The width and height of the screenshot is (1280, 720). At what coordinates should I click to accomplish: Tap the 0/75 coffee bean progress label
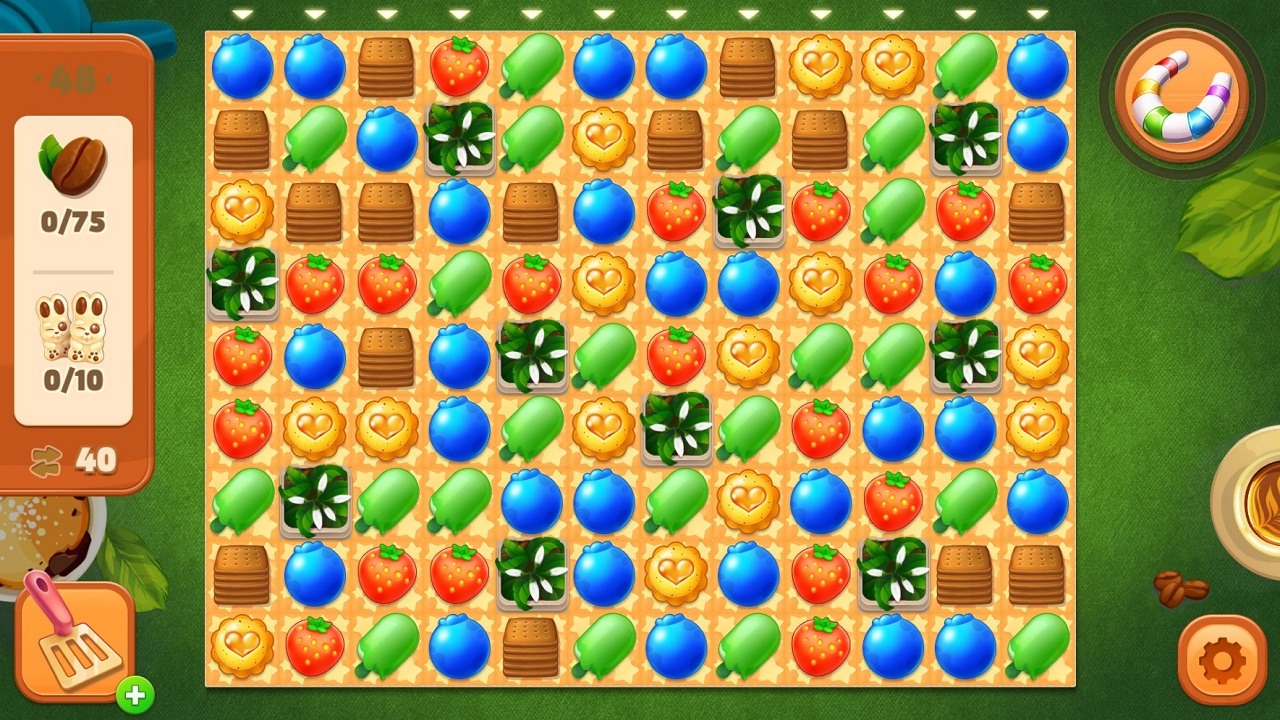pos(72,222)
